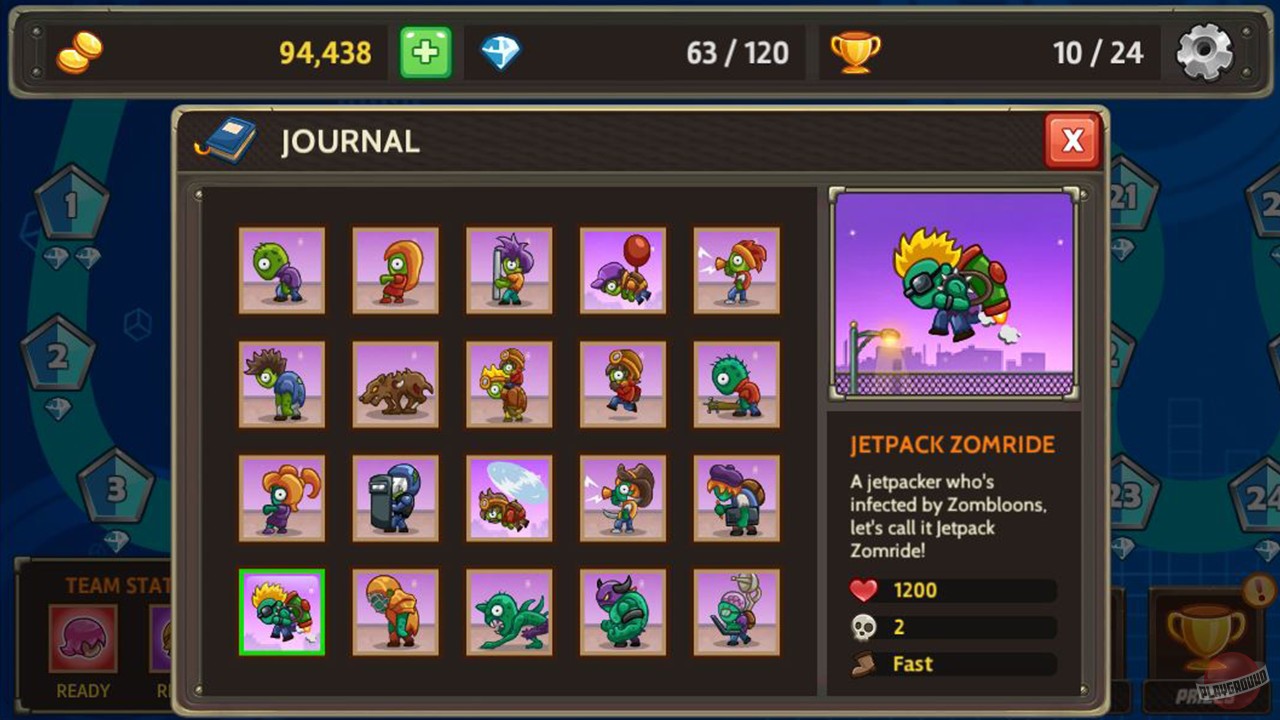
Task: Select the cowboy zombie journal entry
Action: point(622,497)
